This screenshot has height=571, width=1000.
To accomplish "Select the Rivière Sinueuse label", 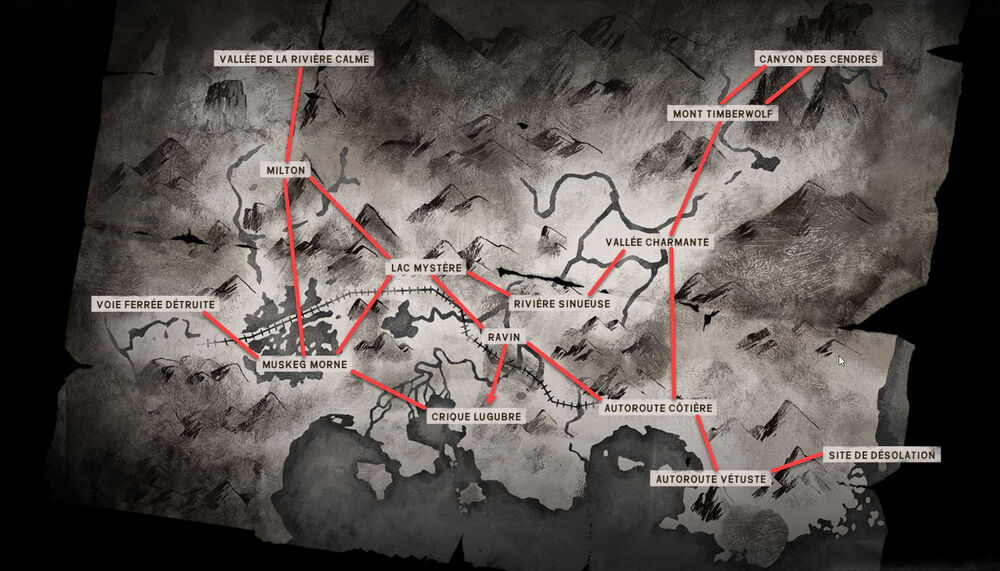I will tap(553, 303).
